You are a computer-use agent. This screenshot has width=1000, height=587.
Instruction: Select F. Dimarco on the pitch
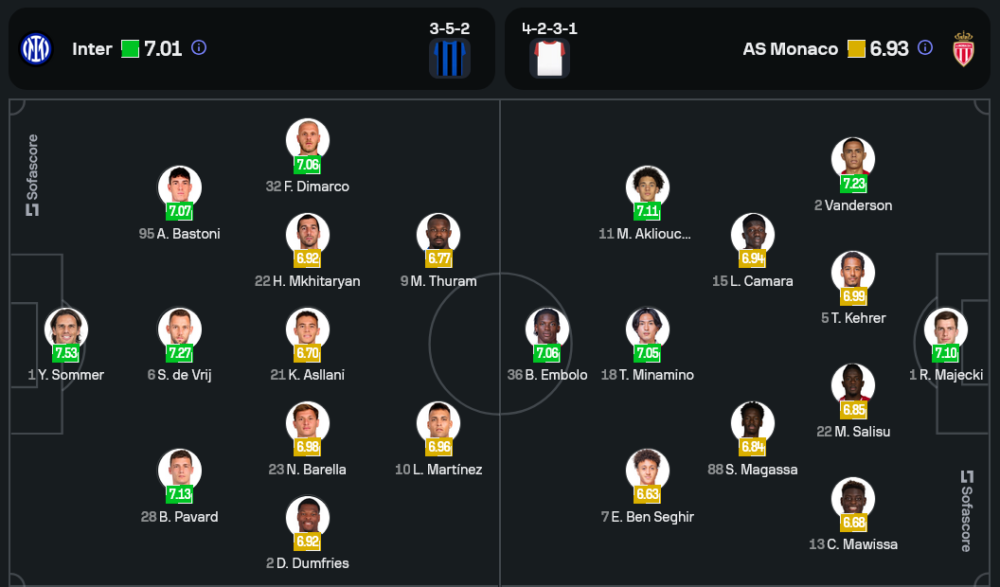307,142
